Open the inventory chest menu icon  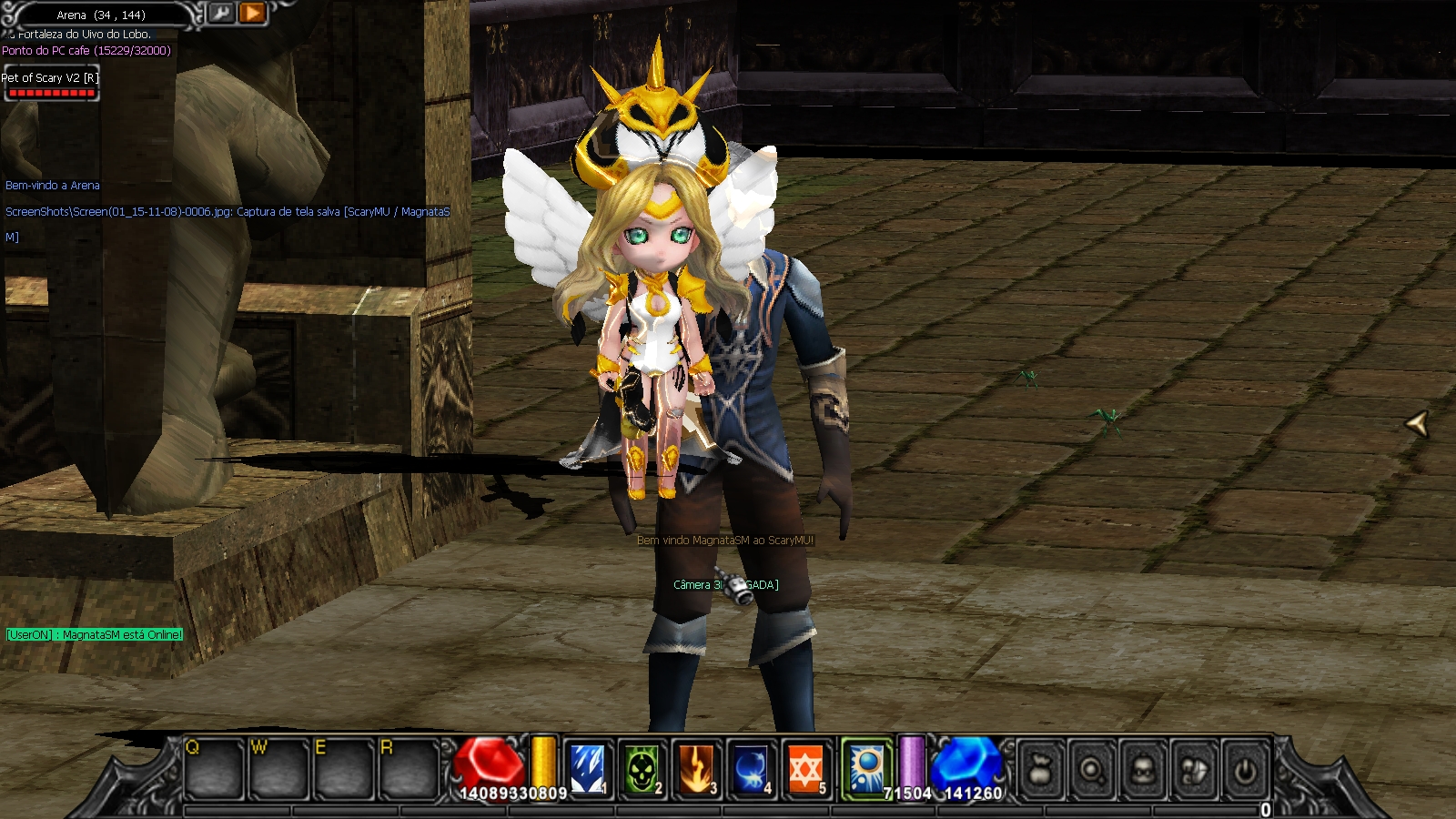click(x=1193, y=772)
